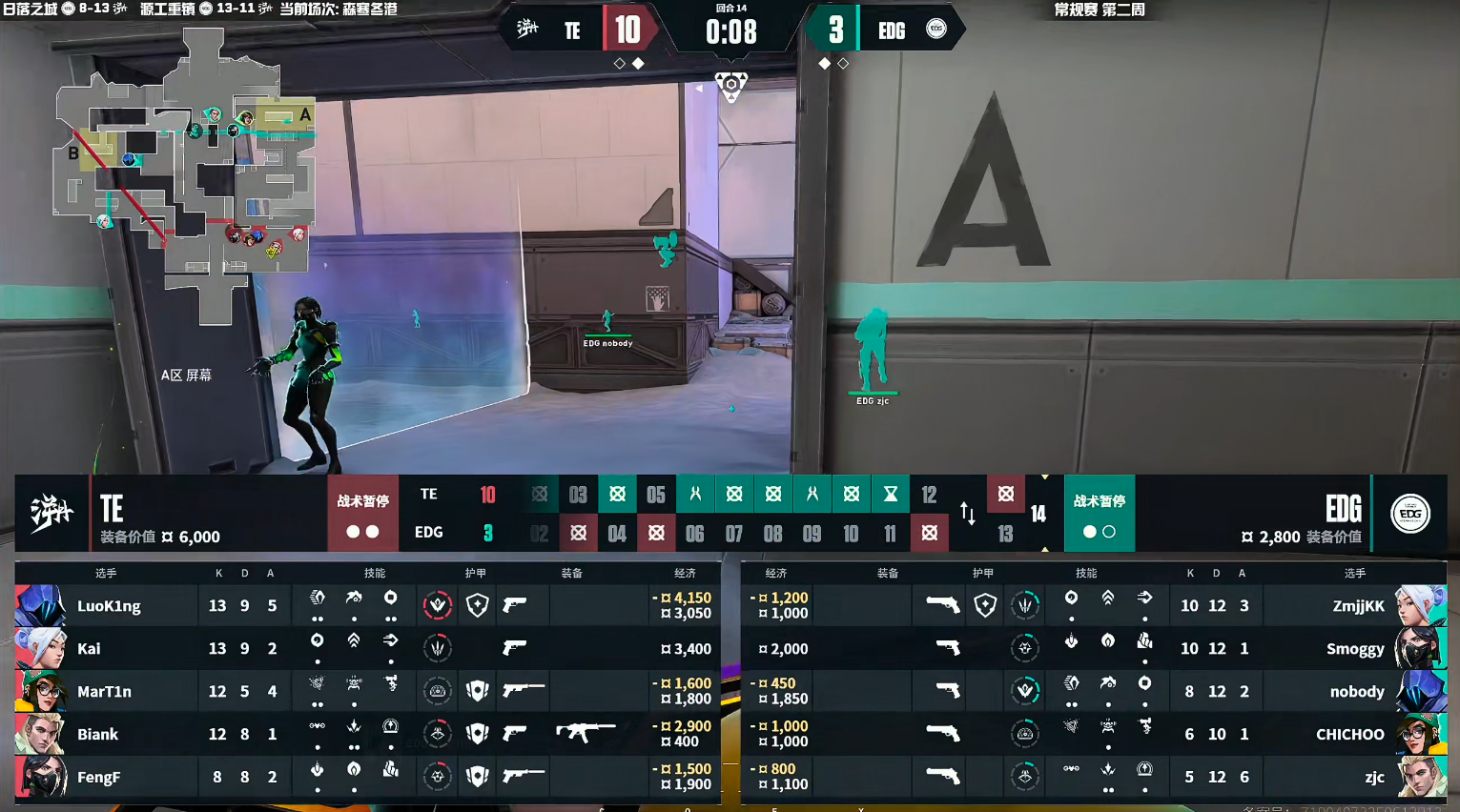This screenshot has height=812, width=1460.
Task: Click the TE team logo beside the scoreboard
Action: click(x=51, y=513)
